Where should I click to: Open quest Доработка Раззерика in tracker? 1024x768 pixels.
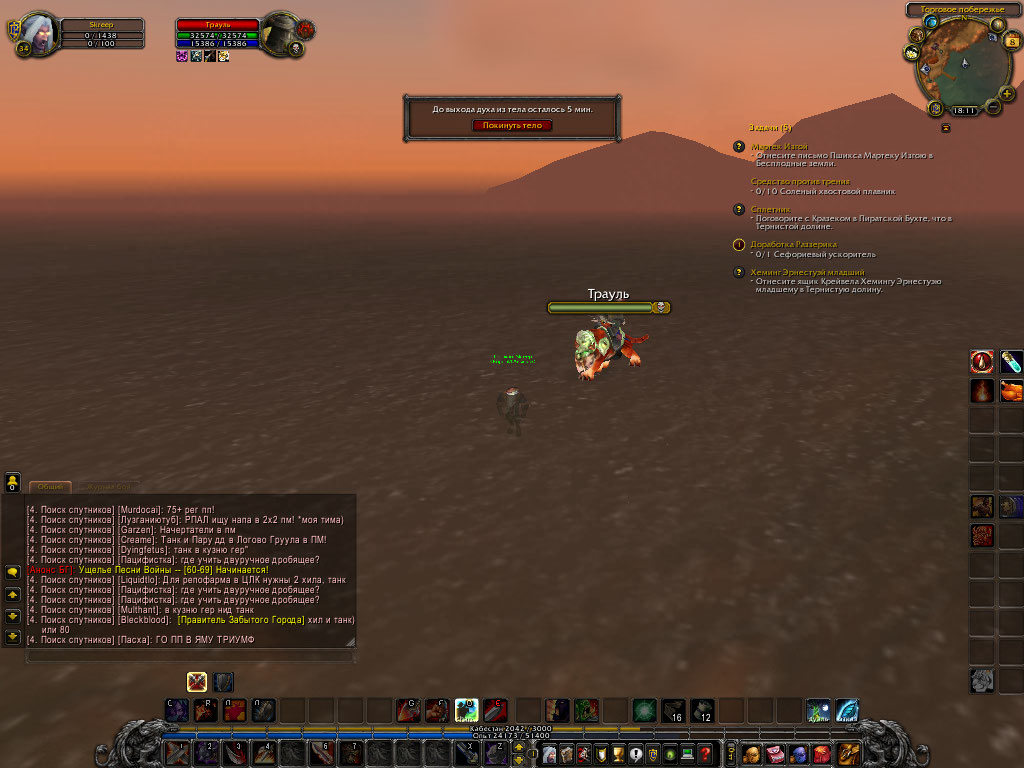tap(793, 244)
